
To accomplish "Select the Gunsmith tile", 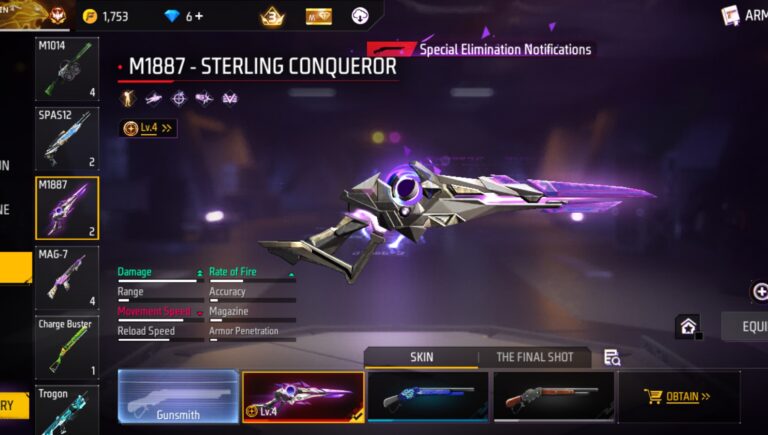I will click(x=178, y=396).
